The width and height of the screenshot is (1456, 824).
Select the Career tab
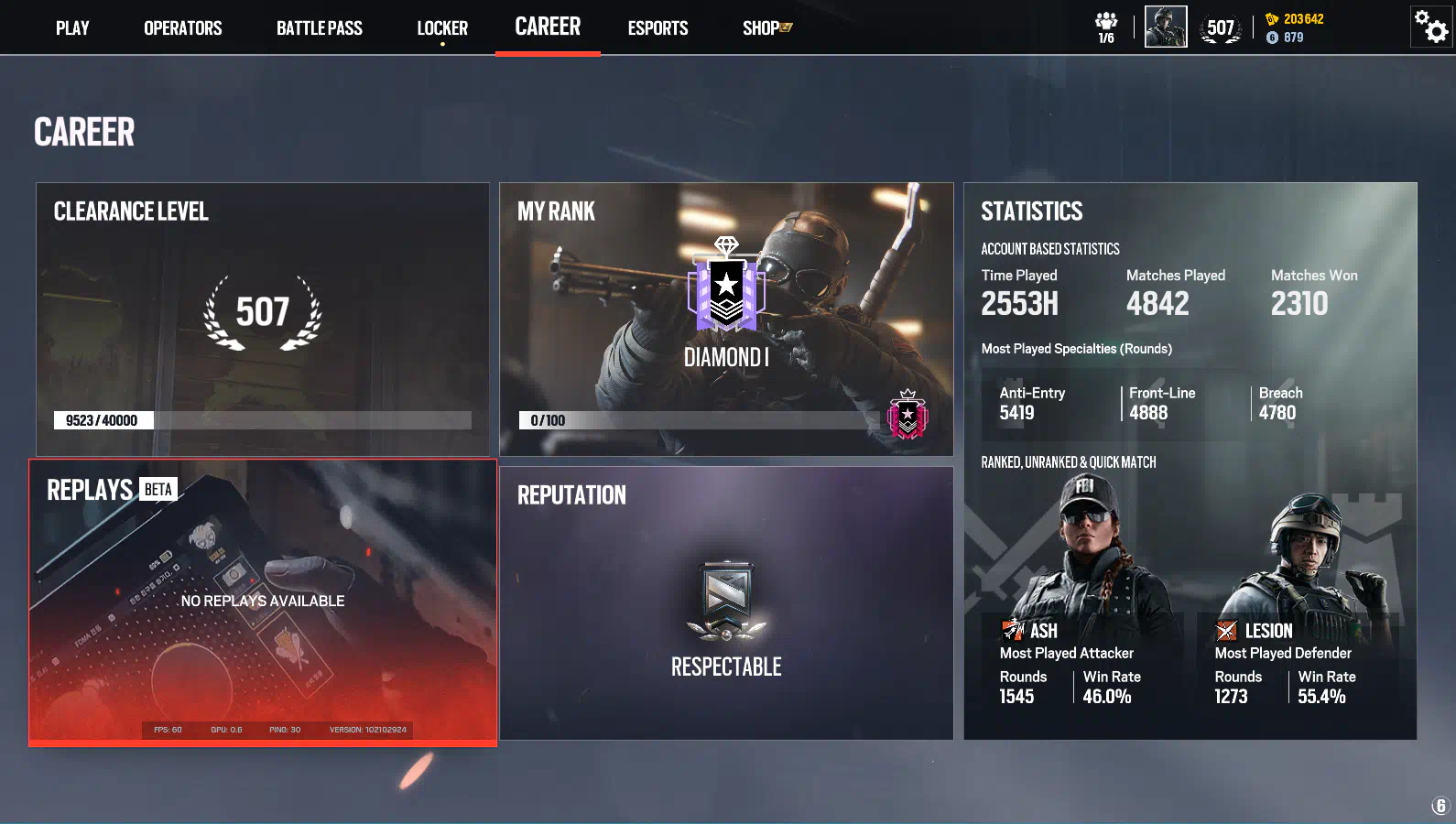548,27
